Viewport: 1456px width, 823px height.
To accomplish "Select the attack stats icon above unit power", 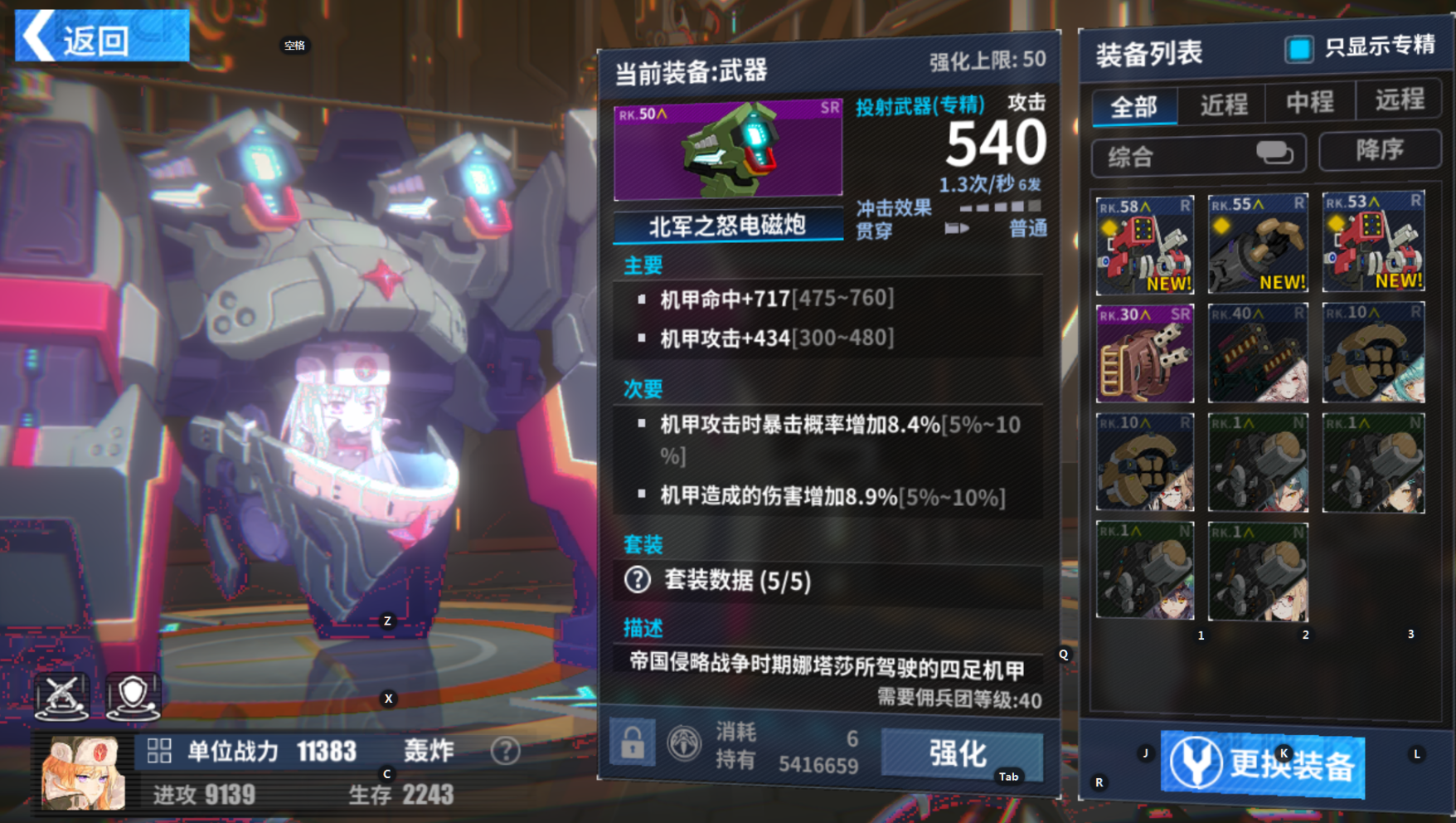I will pyautogui.click(x=62, y=697).
